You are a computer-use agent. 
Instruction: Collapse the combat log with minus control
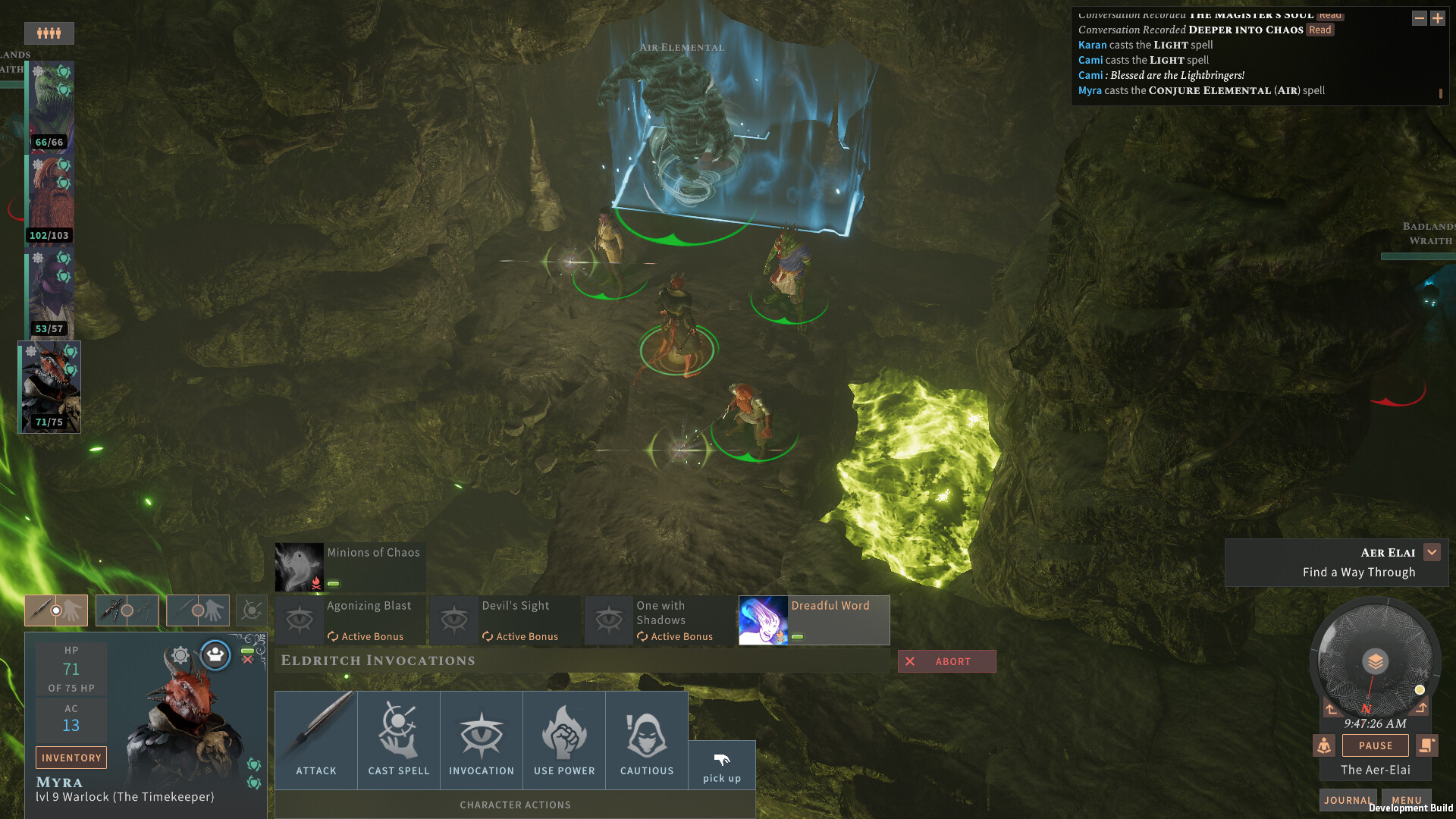click(x=1418, y=18)
